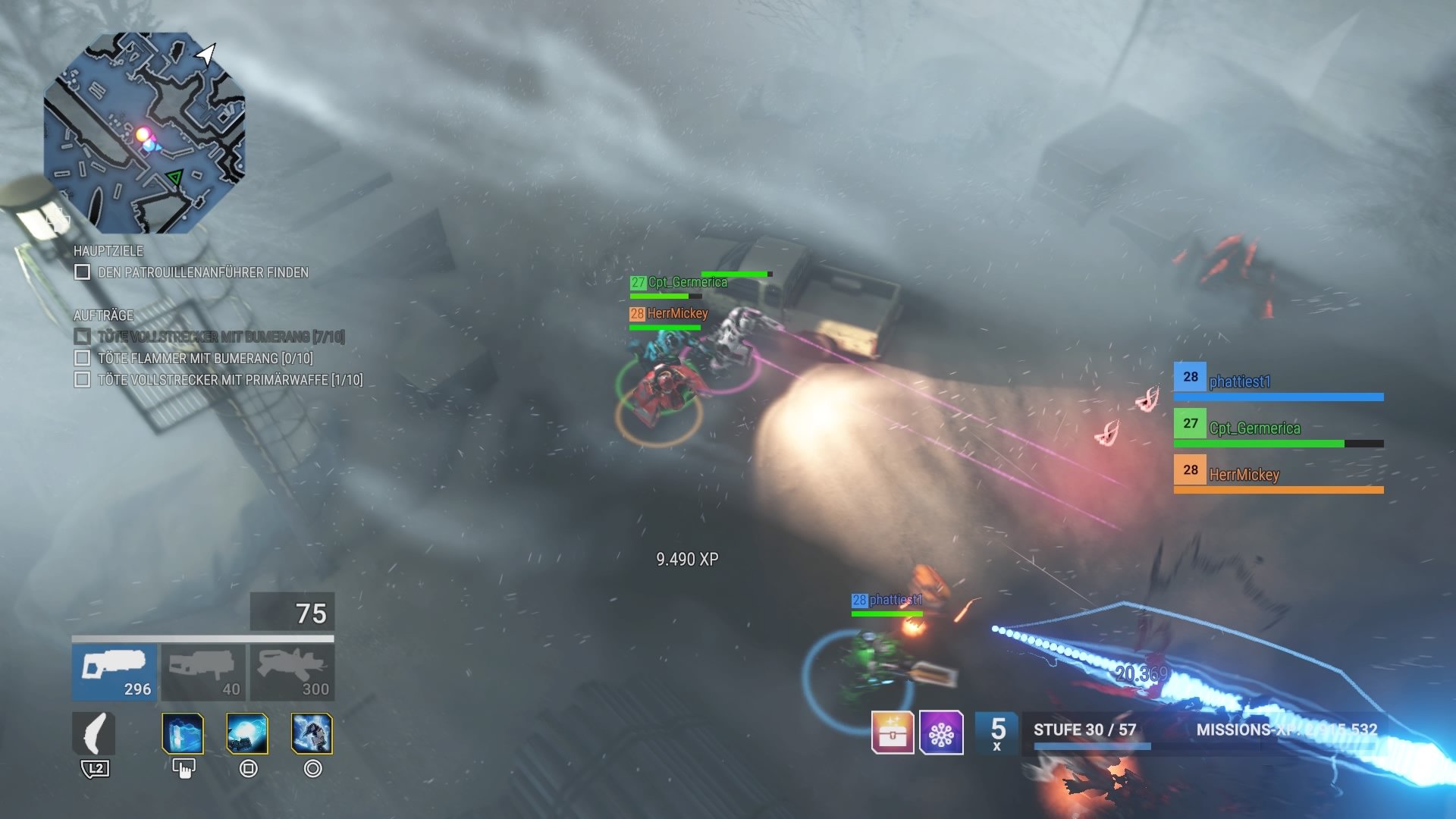
Task: Click the treasure chest bonus icon
Action: point(893,733)
